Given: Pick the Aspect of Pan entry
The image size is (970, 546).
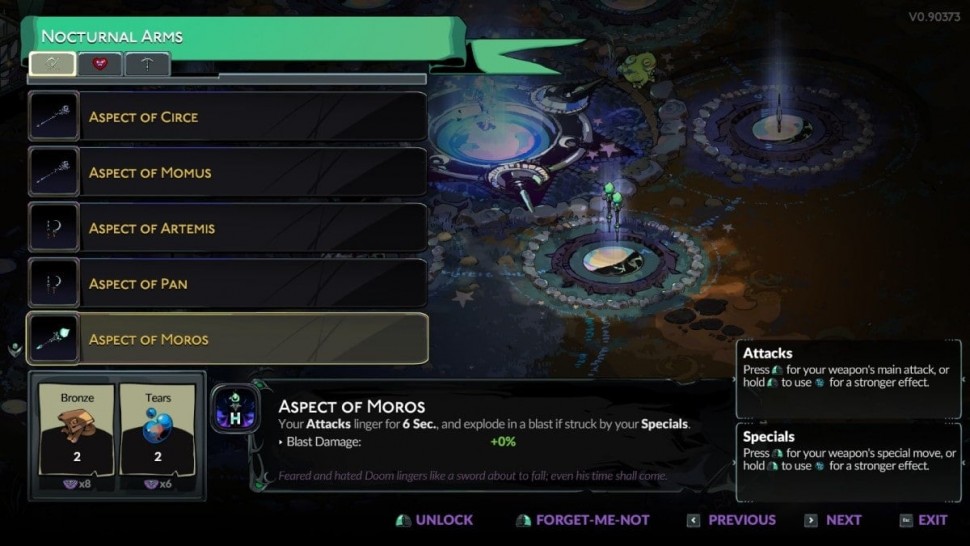Looking at the screenshot, I should click(x=228, y=284).
